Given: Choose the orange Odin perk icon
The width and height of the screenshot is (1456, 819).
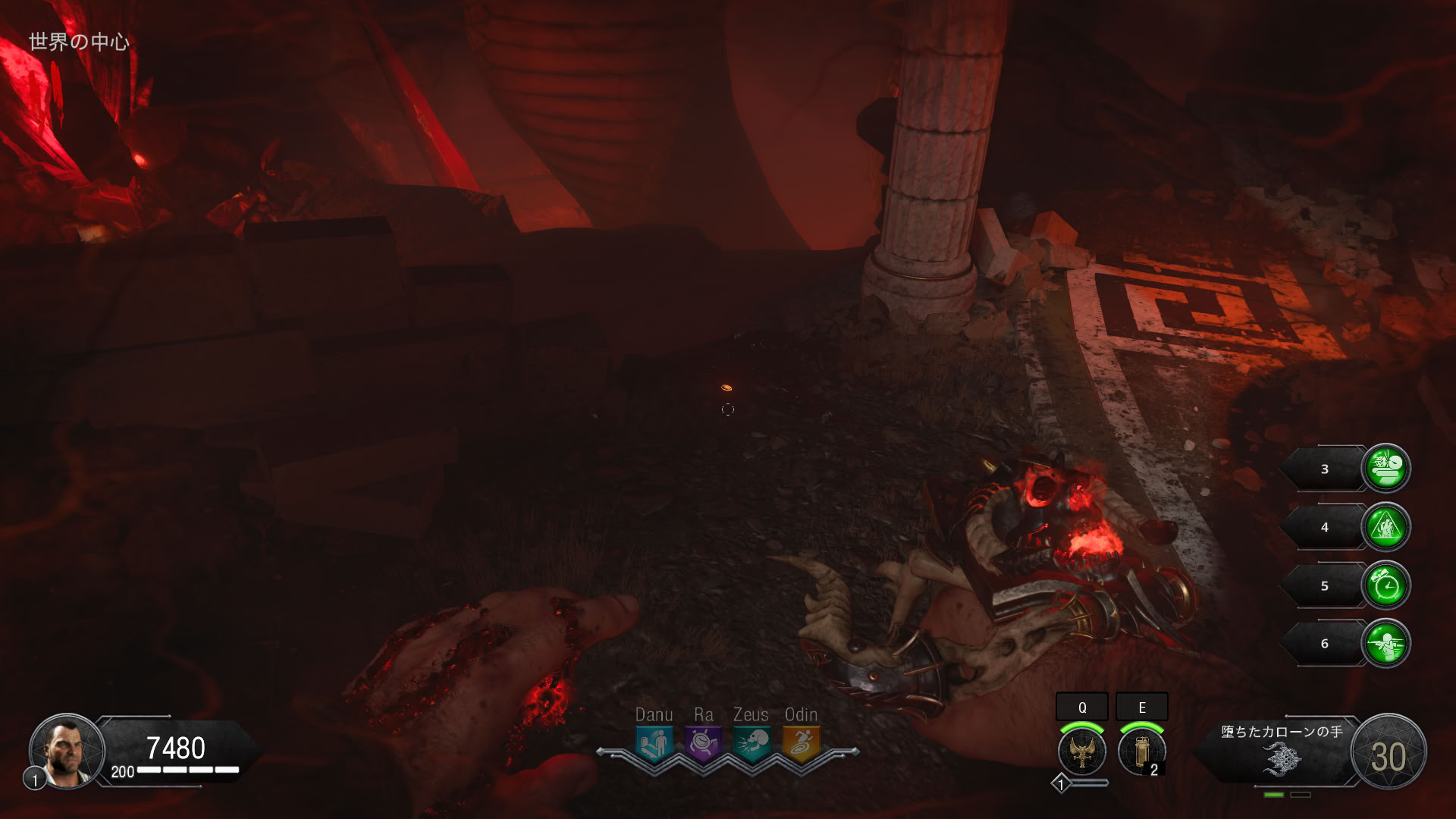Looking at the screenshot, I should point(801,743).
